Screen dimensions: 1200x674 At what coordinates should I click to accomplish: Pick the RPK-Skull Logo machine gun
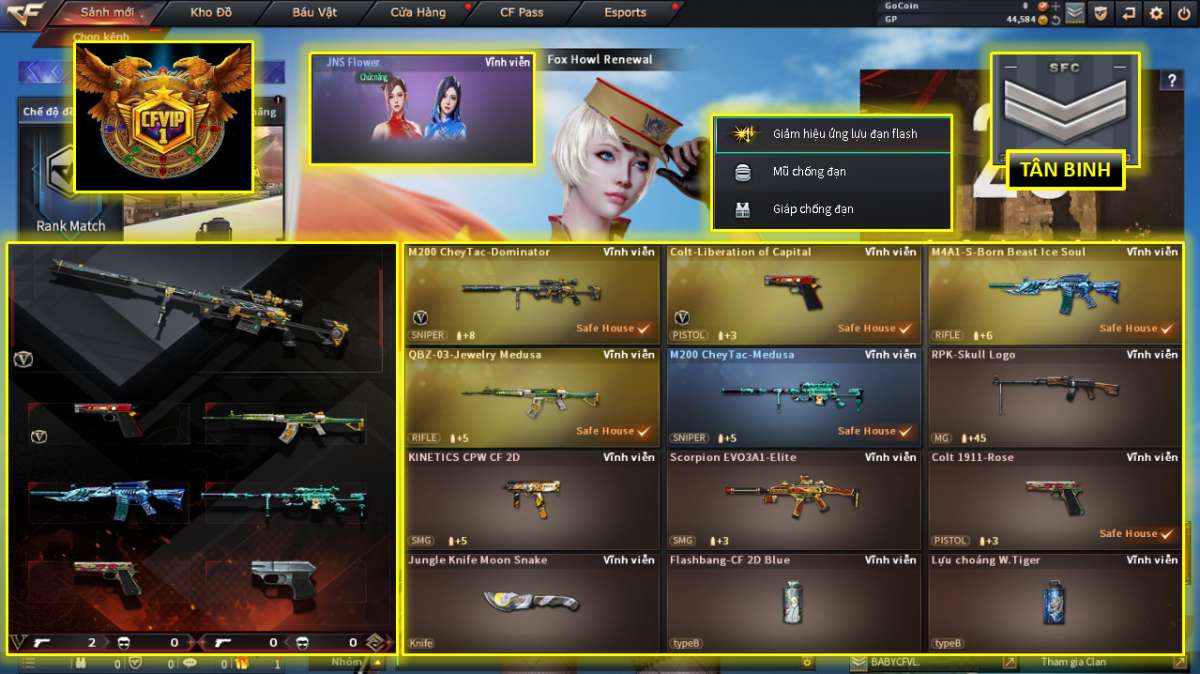(1055, 397)
